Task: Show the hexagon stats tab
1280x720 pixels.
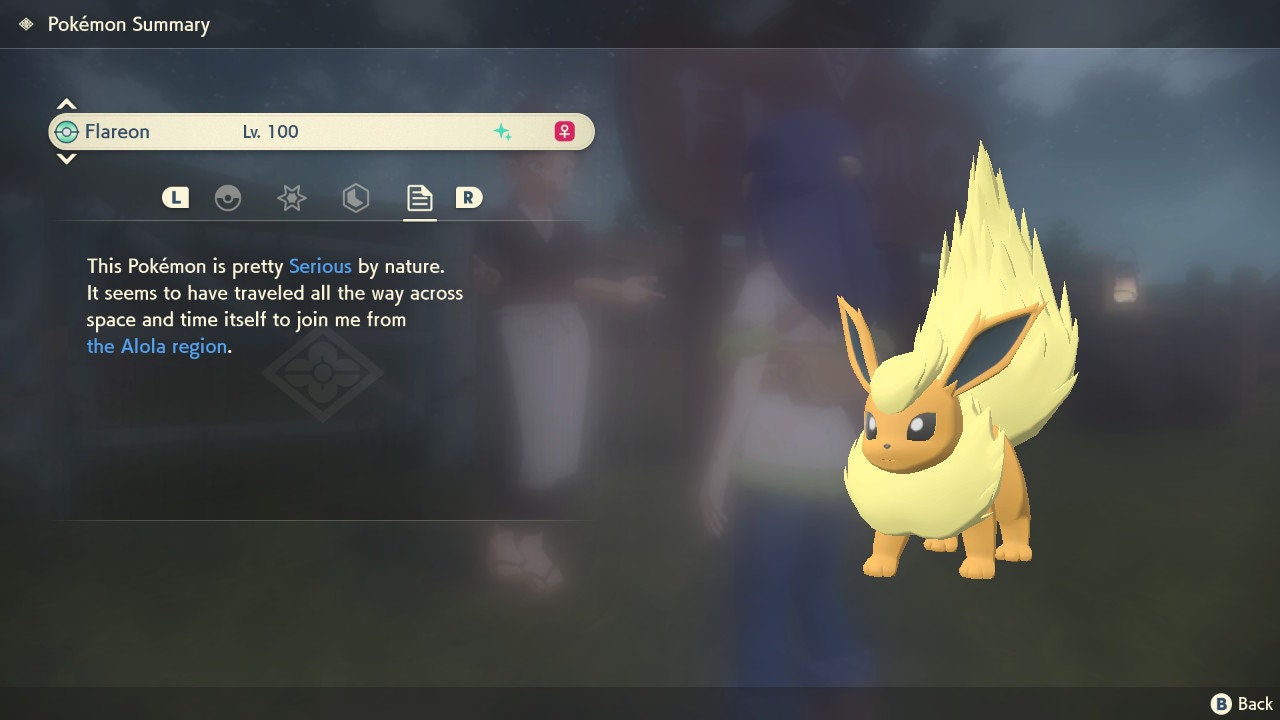Action: [x=355, y=198]
